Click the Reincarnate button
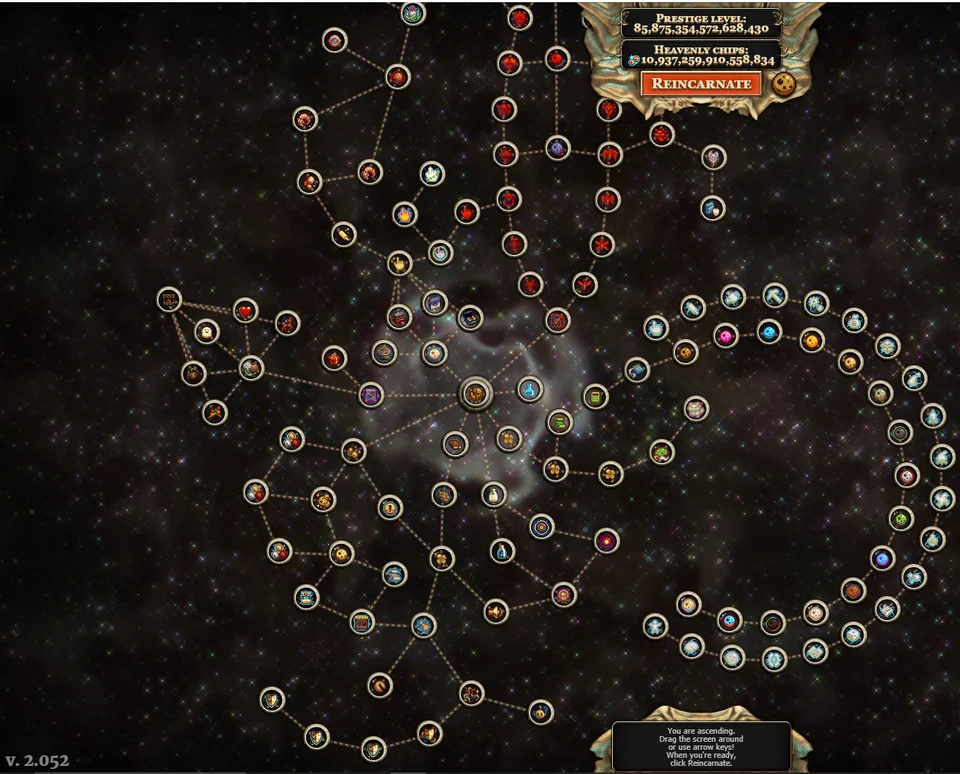960x774 pixels. point(701,83)
